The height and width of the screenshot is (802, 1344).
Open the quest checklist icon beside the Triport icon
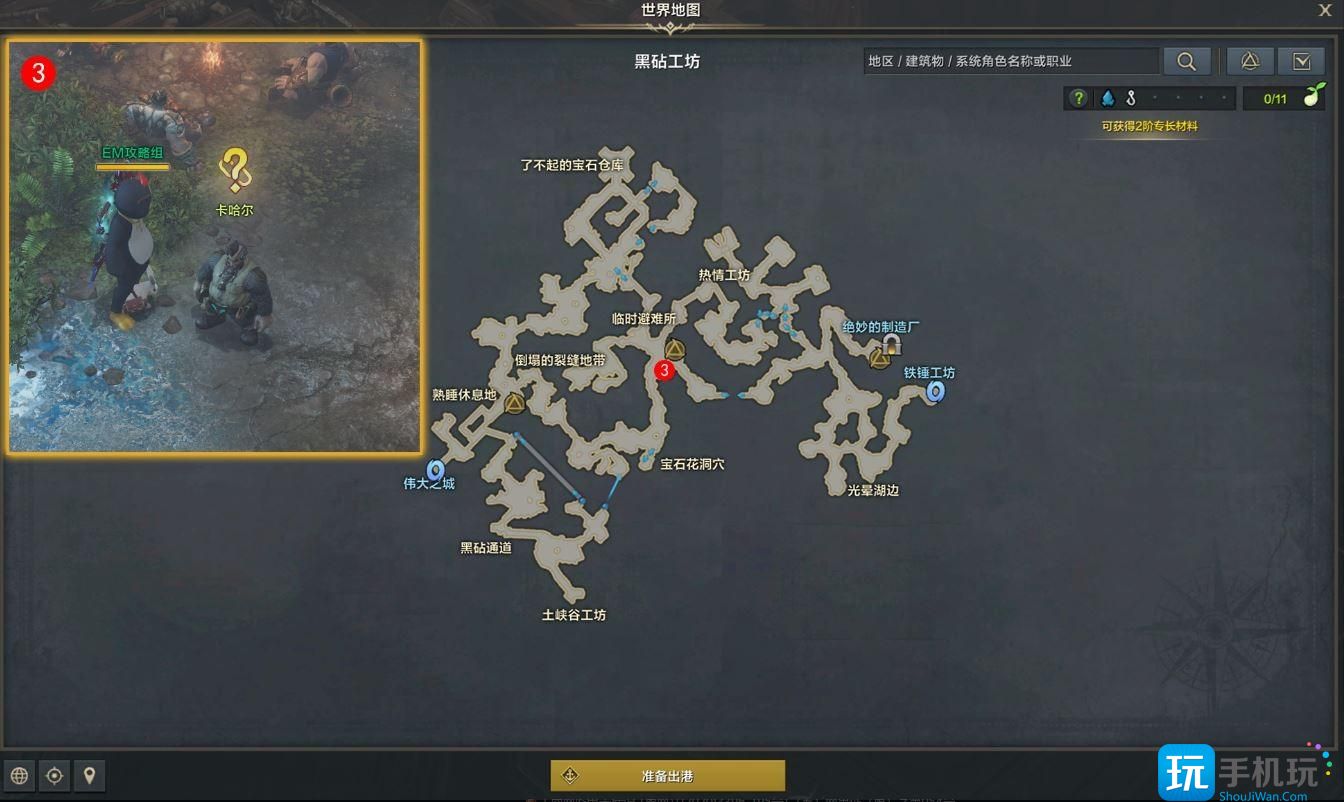tap(1302, 60)
